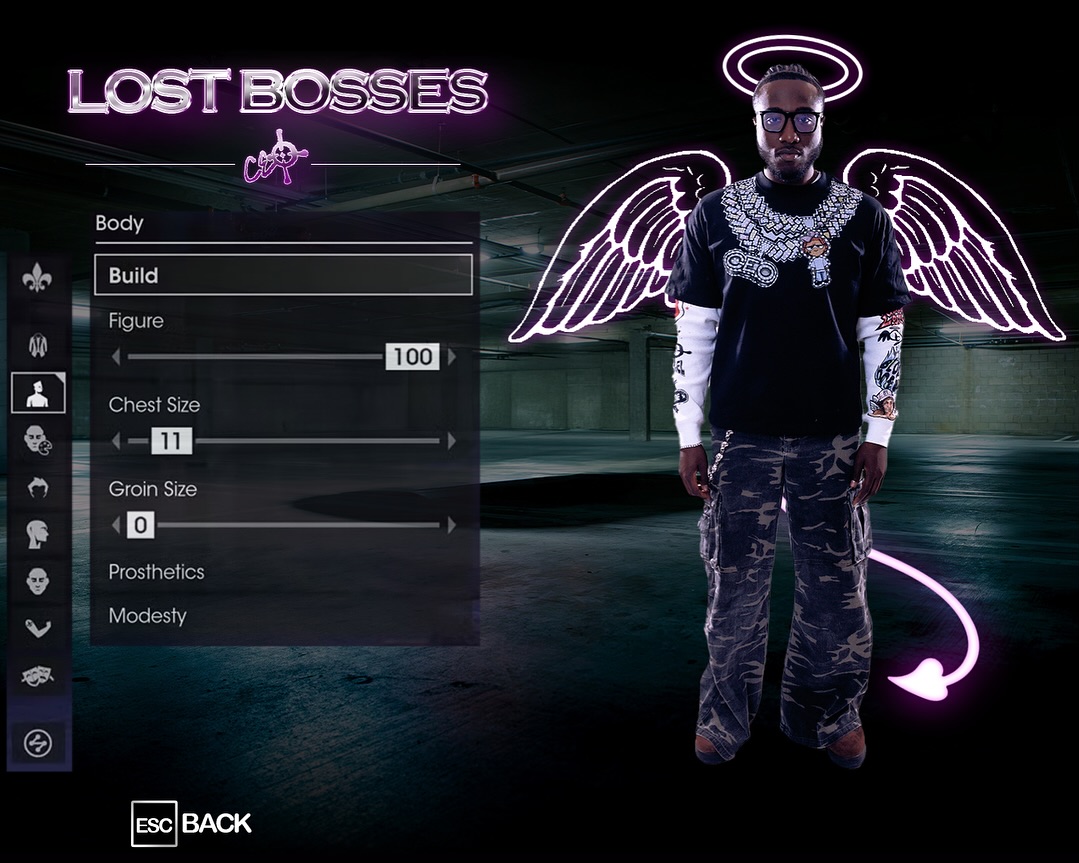
Task: Select the flexed arm tab
Action: click(x=38, y=628)
